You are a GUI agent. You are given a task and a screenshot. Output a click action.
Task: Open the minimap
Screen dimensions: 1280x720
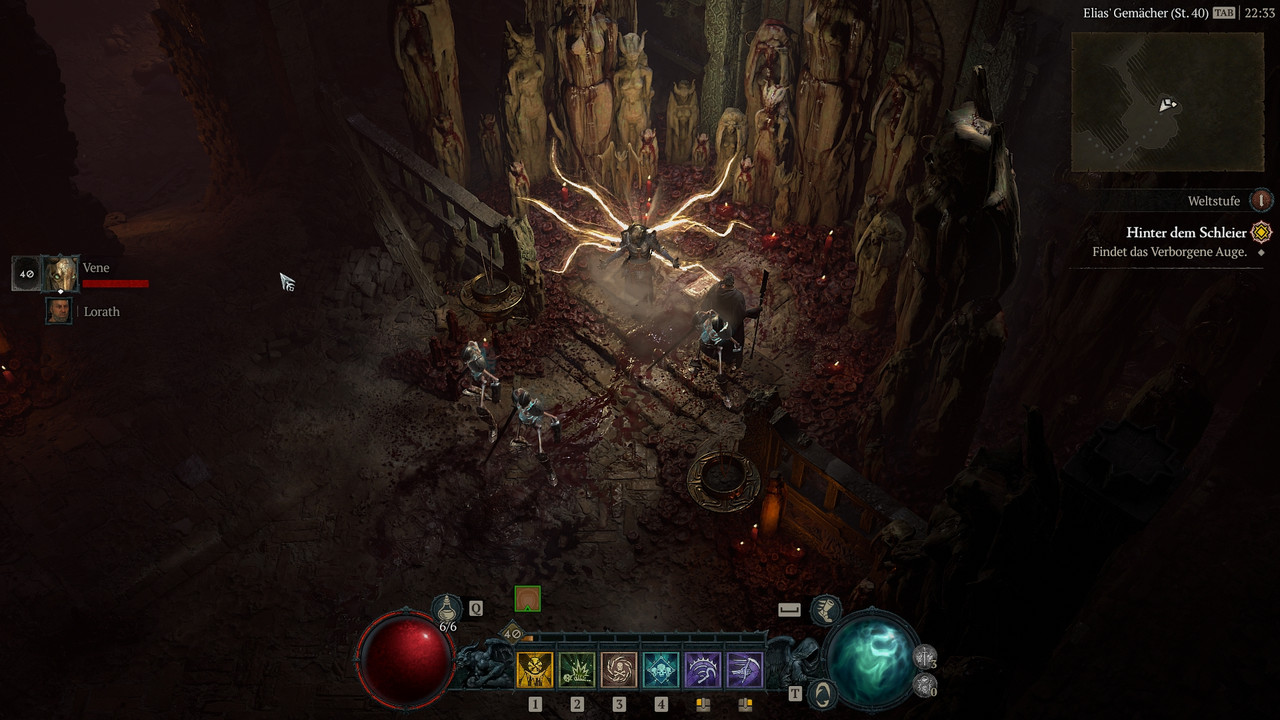coord(1167,102)
